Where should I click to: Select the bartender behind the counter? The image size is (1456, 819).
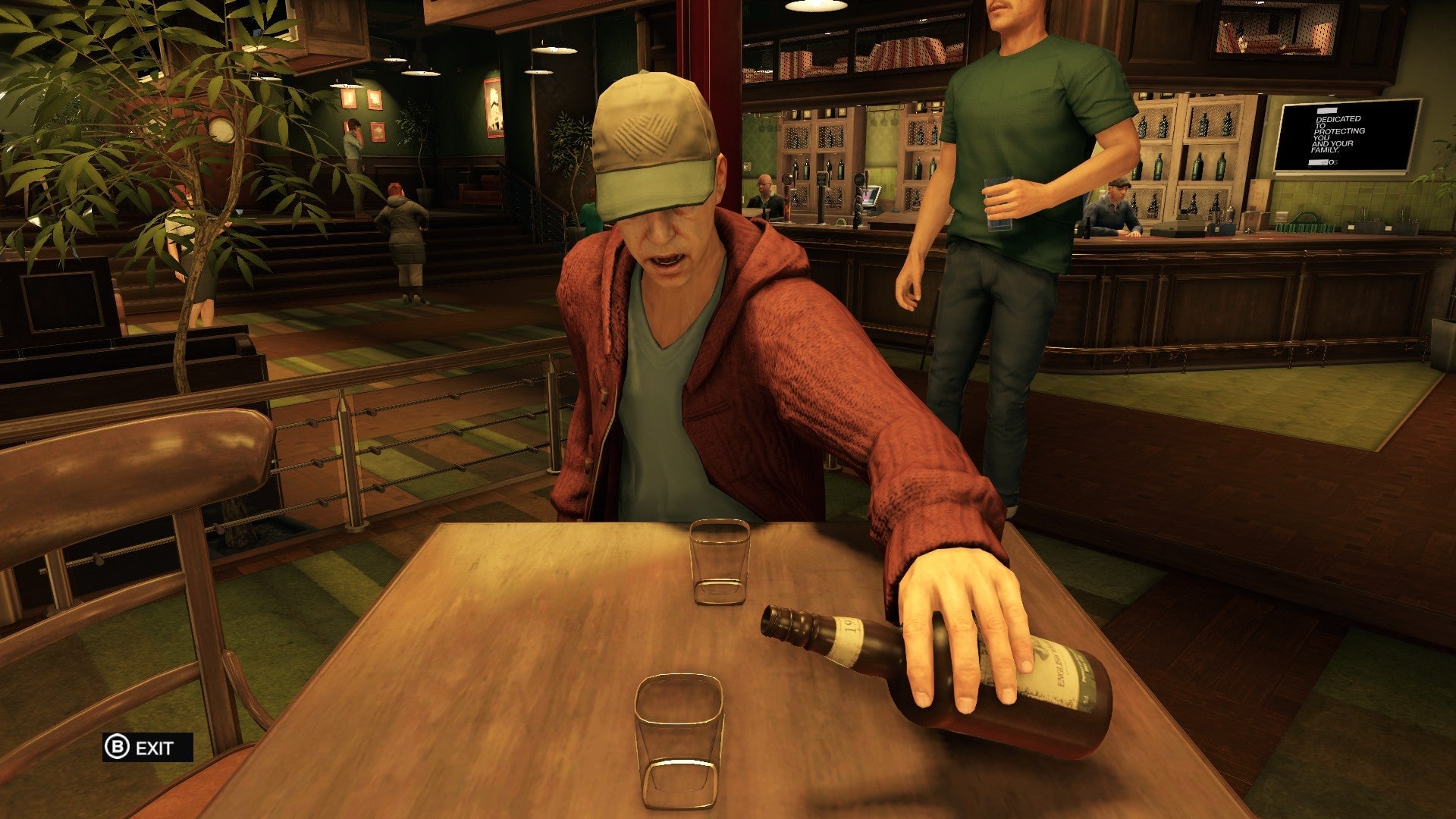(x=764, y=190)
